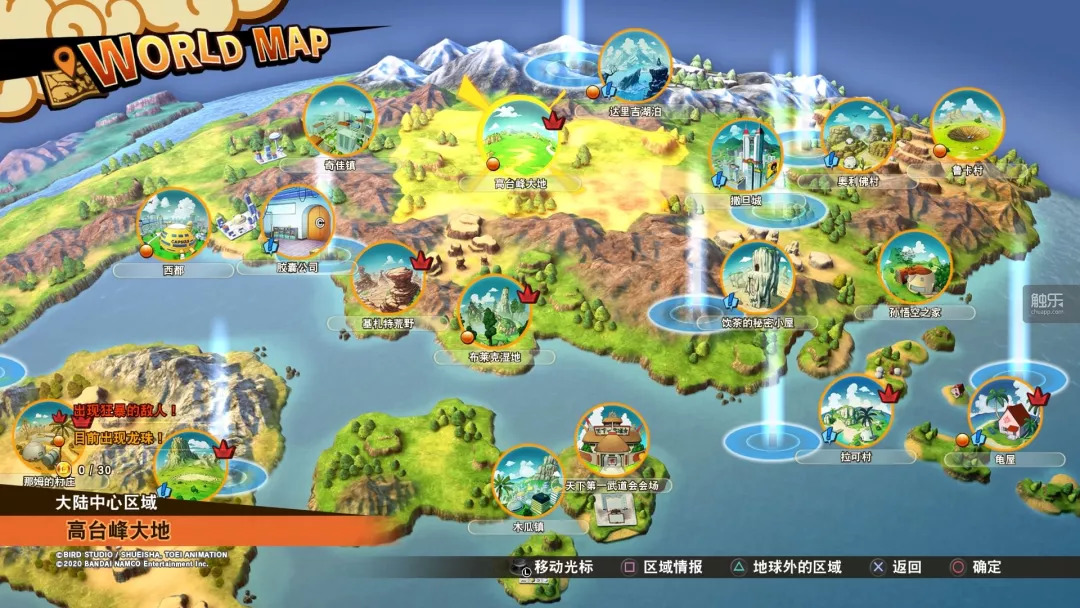Viewport: 1080px width, 608px height.
Task: Choose the 饮茶的秘密小屋 marker
Action: click(x=757, y=276)
